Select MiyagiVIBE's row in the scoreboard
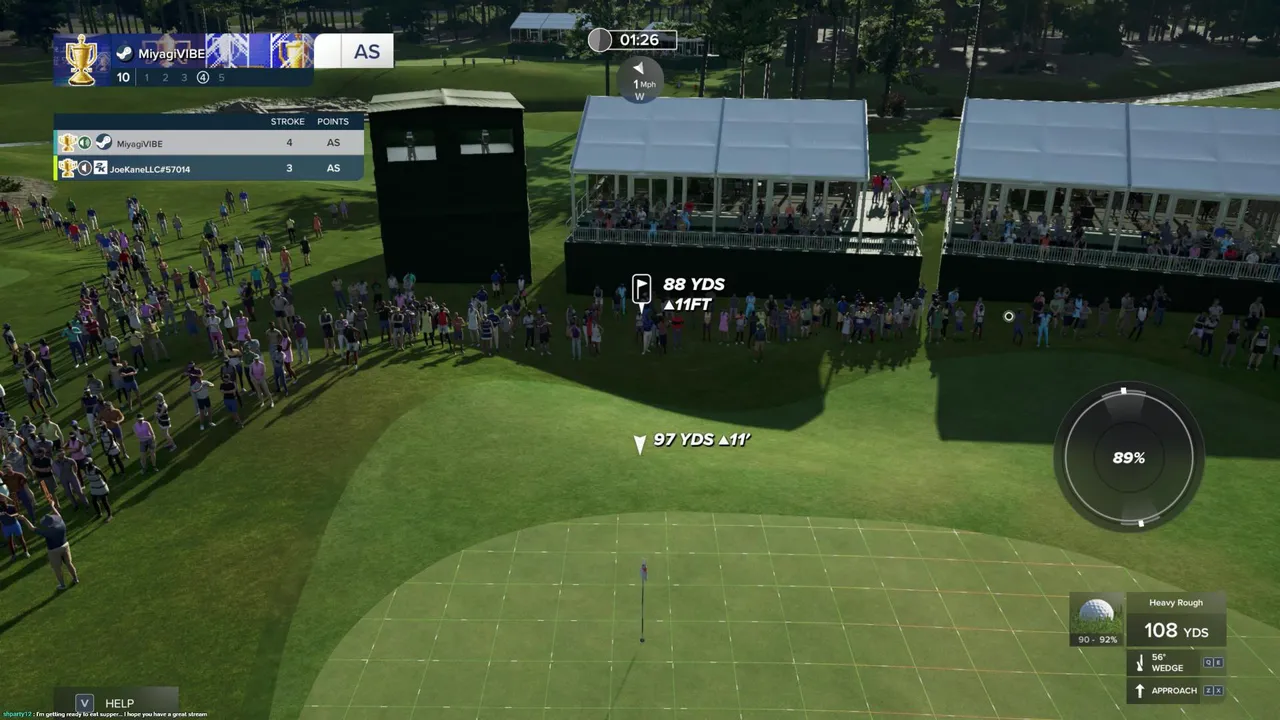This screenshot has height=720, width=1280. coord(208,143)
